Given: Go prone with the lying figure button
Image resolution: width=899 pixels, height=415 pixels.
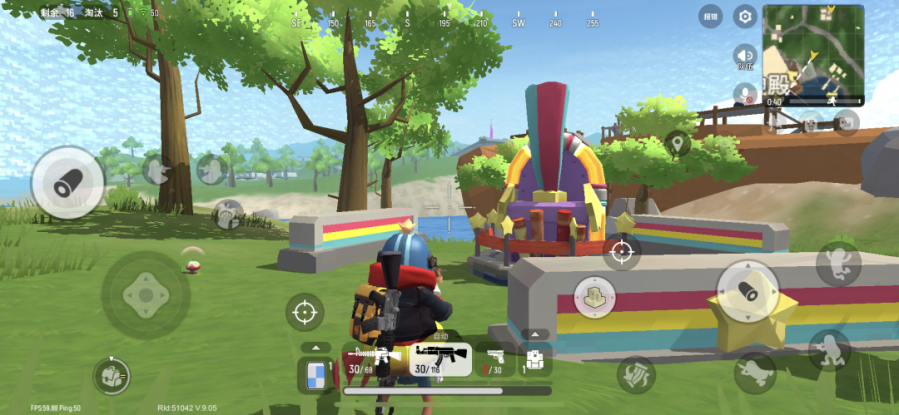Looking at the screenshot, I should pos(756,372).
